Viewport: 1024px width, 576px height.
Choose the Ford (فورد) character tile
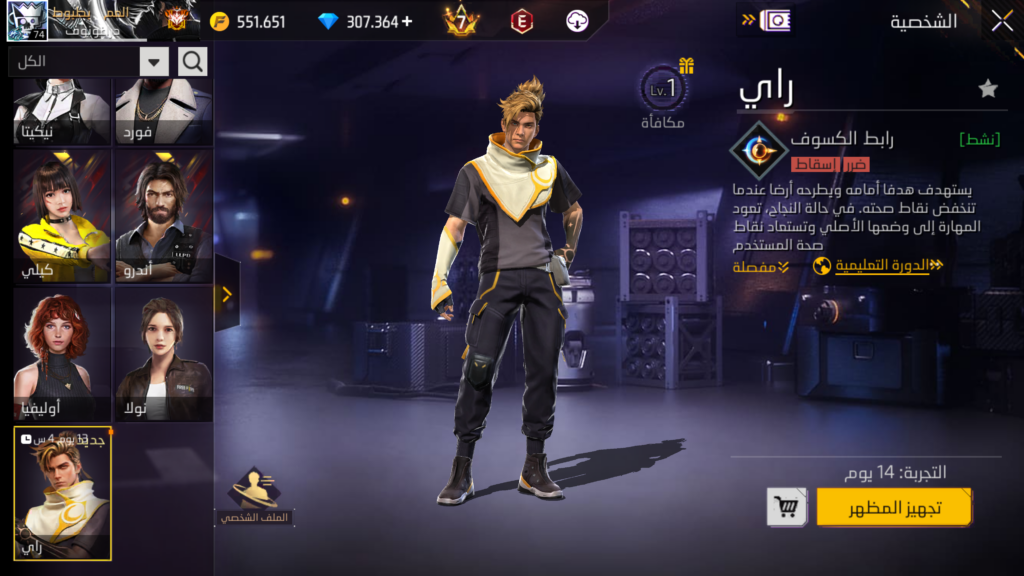(x=163, y=112)
